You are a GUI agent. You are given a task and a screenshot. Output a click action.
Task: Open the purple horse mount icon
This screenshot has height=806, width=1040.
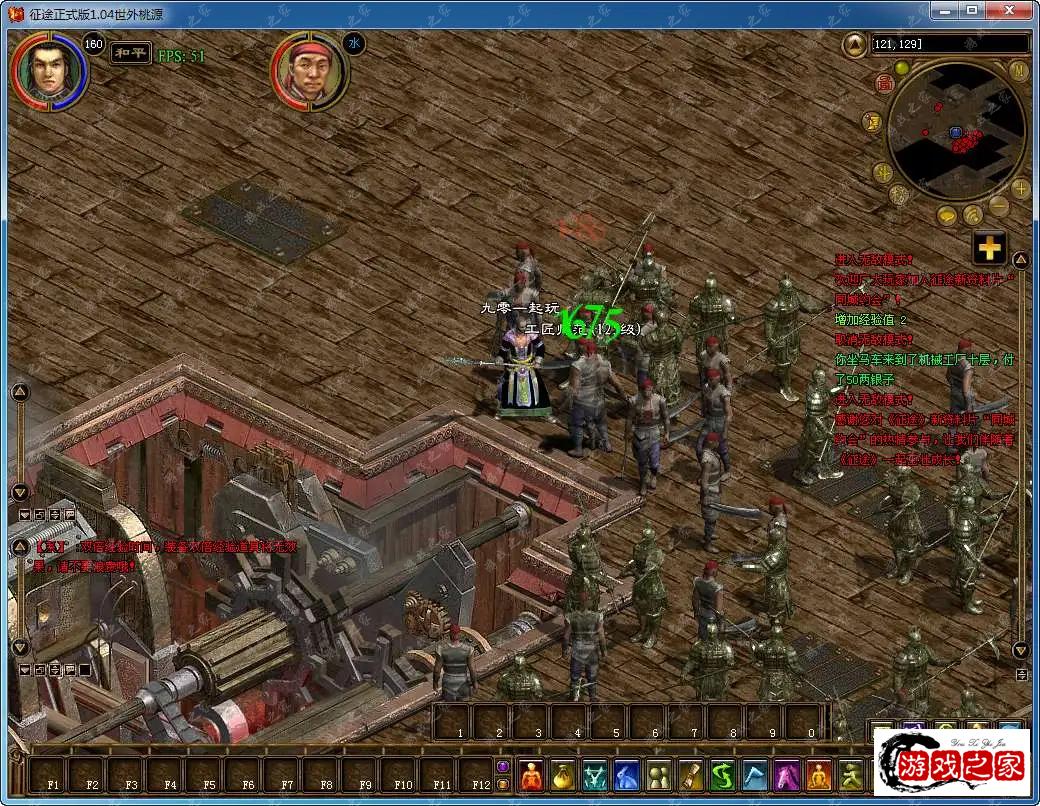pyautogui.click(x=787, y=776)
